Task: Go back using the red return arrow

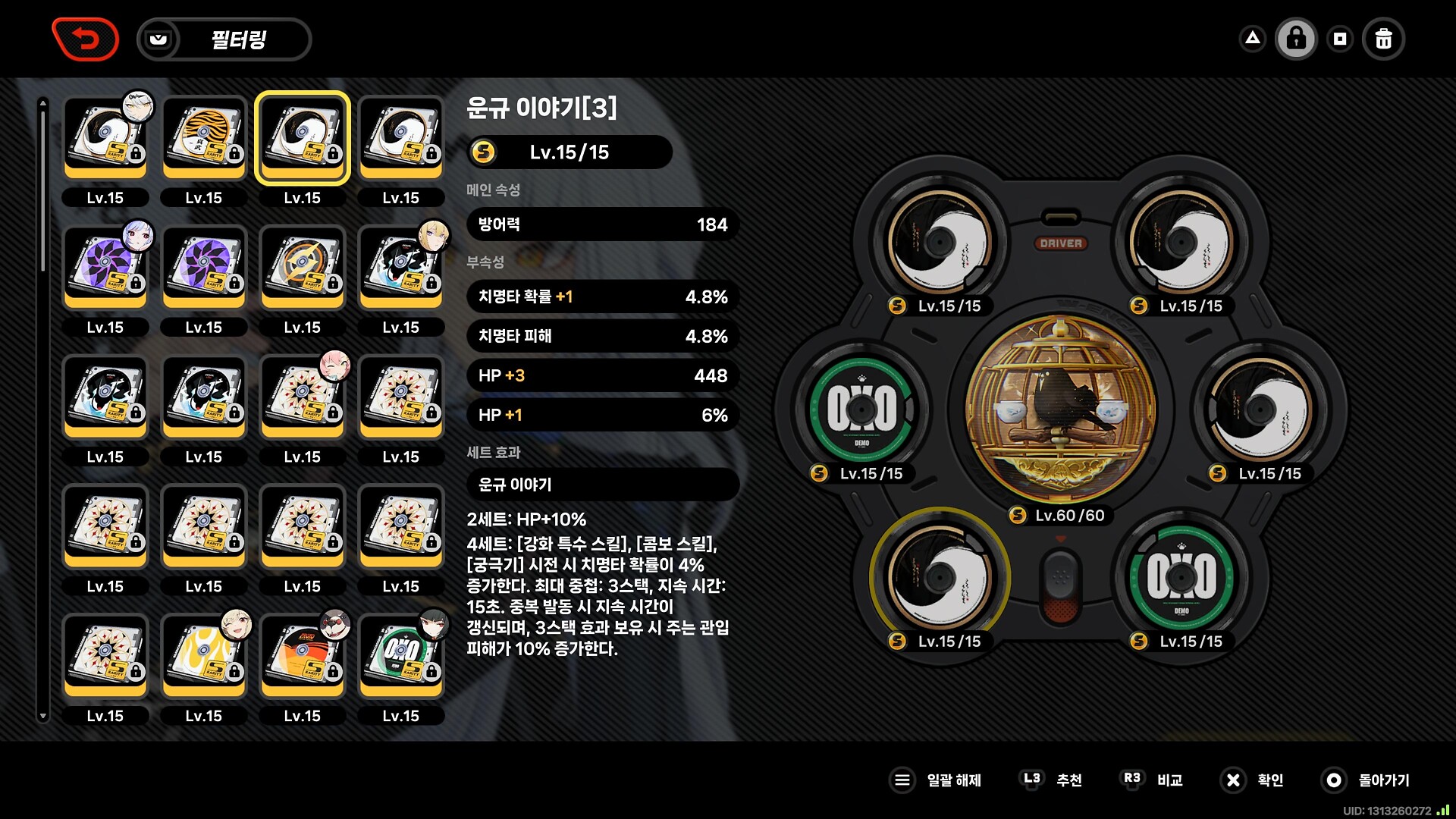Action: [x=86, y=39]
